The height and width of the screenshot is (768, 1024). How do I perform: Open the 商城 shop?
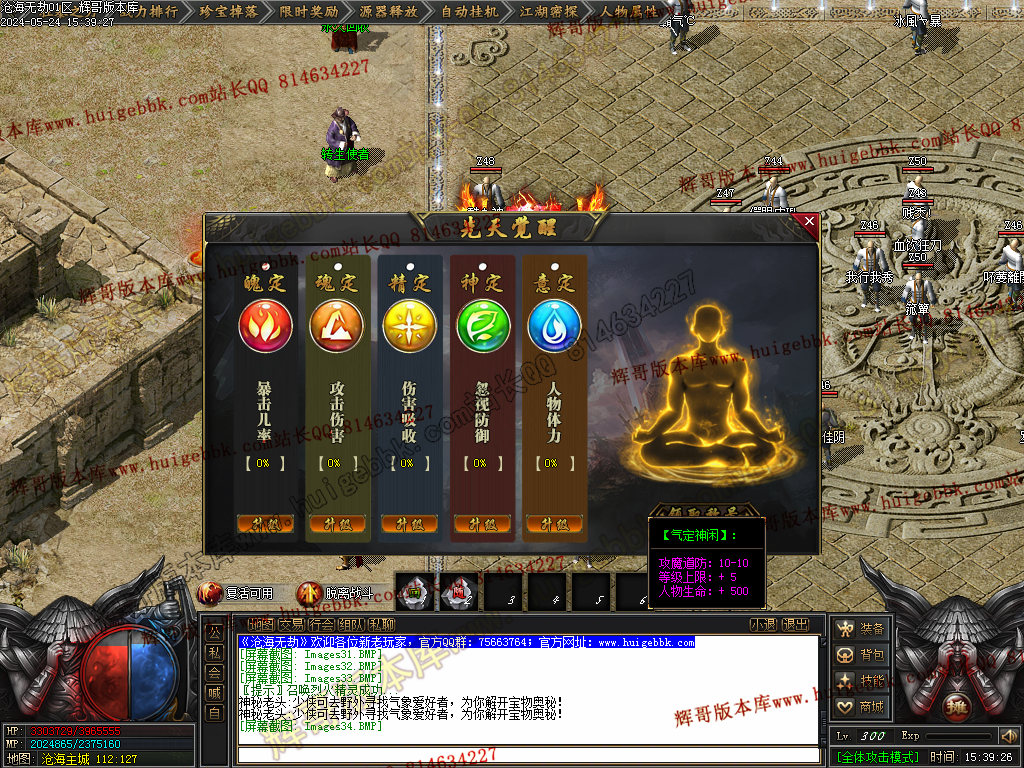862,707
